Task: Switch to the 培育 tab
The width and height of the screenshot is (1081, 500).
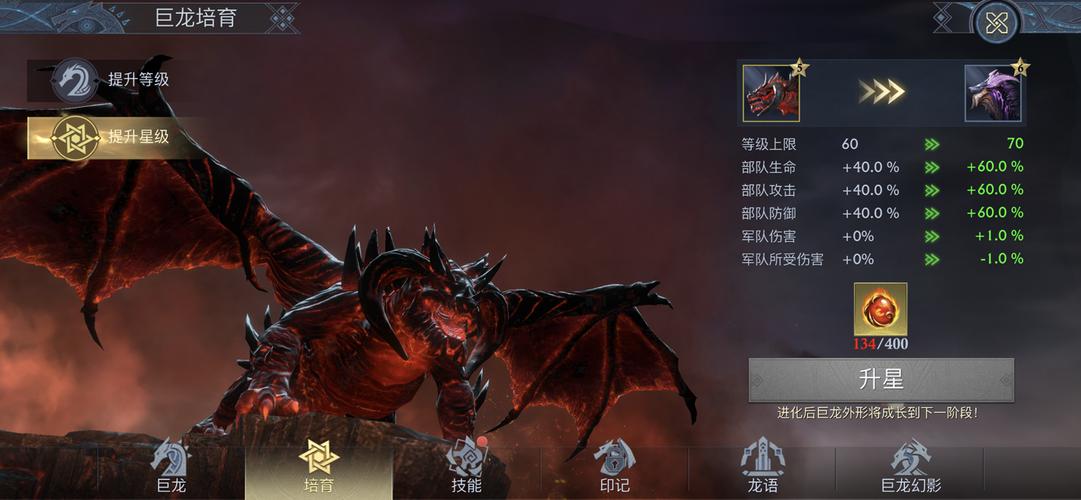Action: (x=319, y=468)
